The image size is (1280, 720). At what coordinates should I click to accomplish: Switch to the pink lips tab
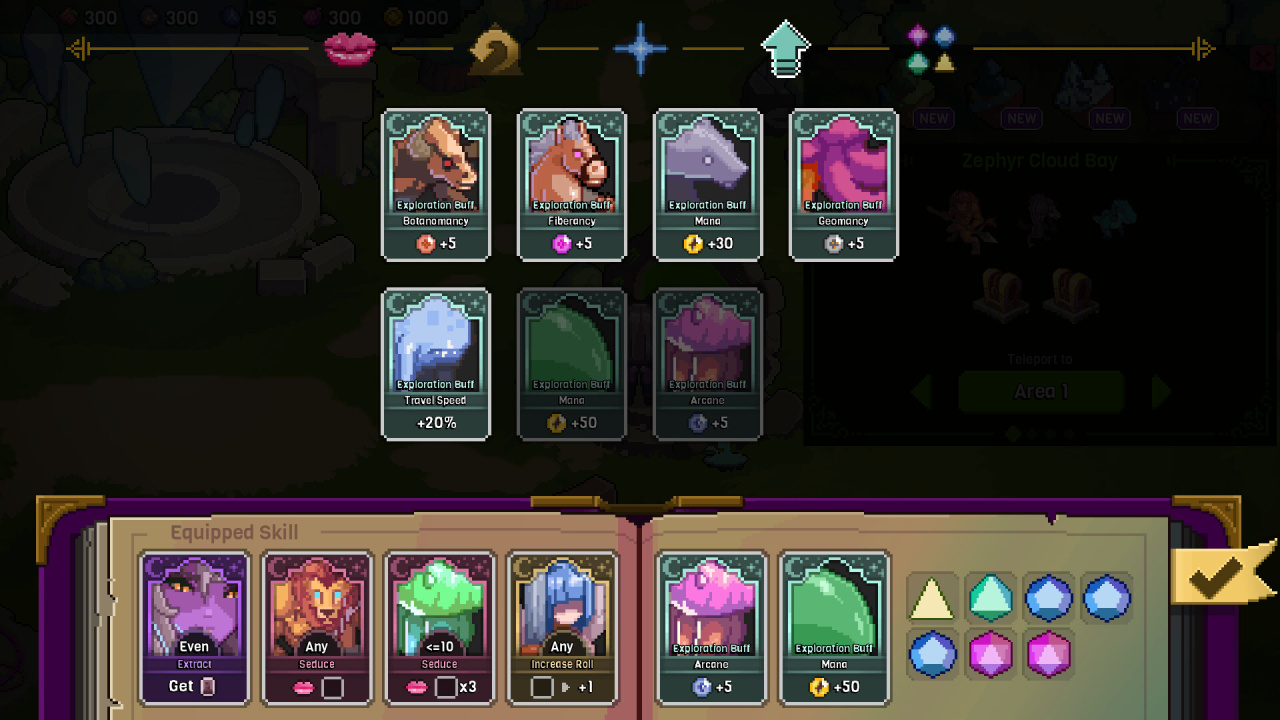[350, 48]
